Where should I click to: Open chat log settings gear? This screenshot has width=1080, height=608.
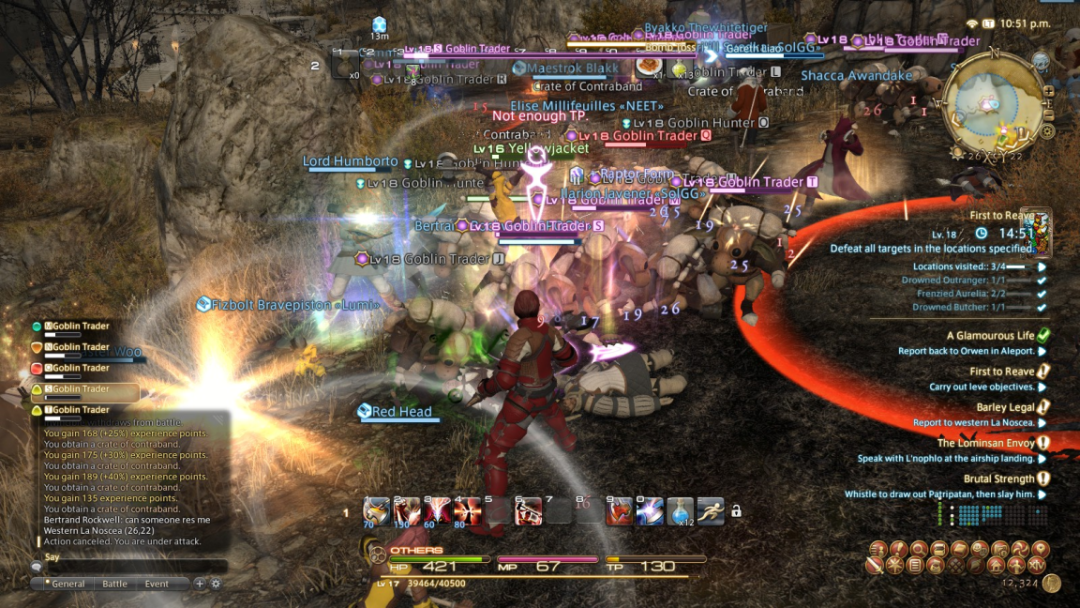click(x=215, y=584)
